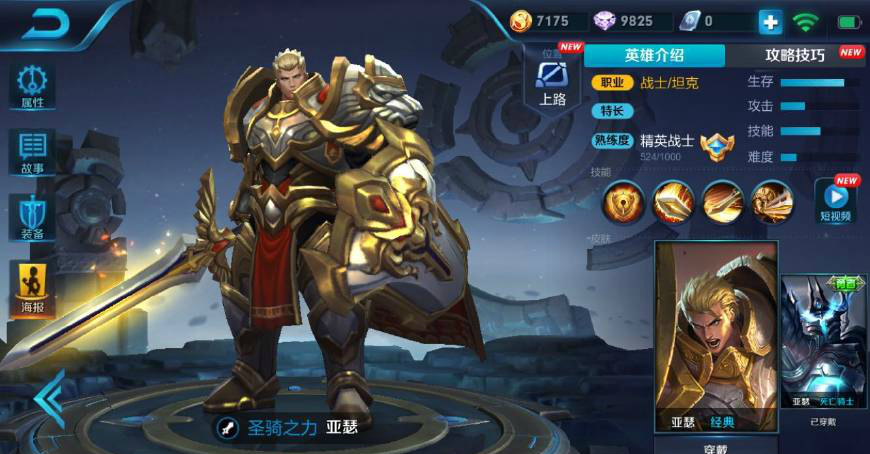Open the 属性 attributes panel
This screenshot has width=870, height=454.
(32, 85)
